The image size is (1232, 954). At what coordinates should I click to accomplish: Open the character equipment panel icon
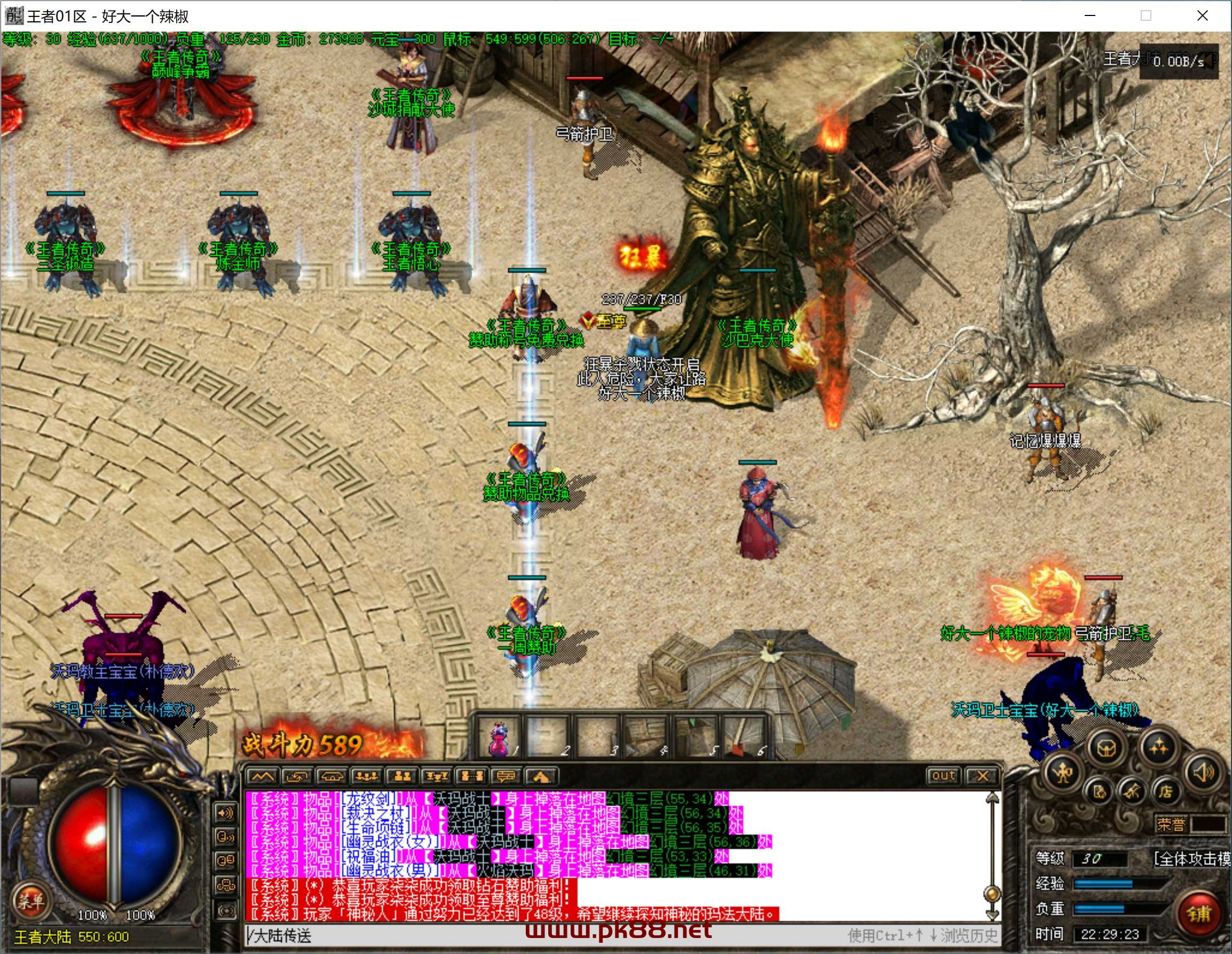tap(1063, 773)
